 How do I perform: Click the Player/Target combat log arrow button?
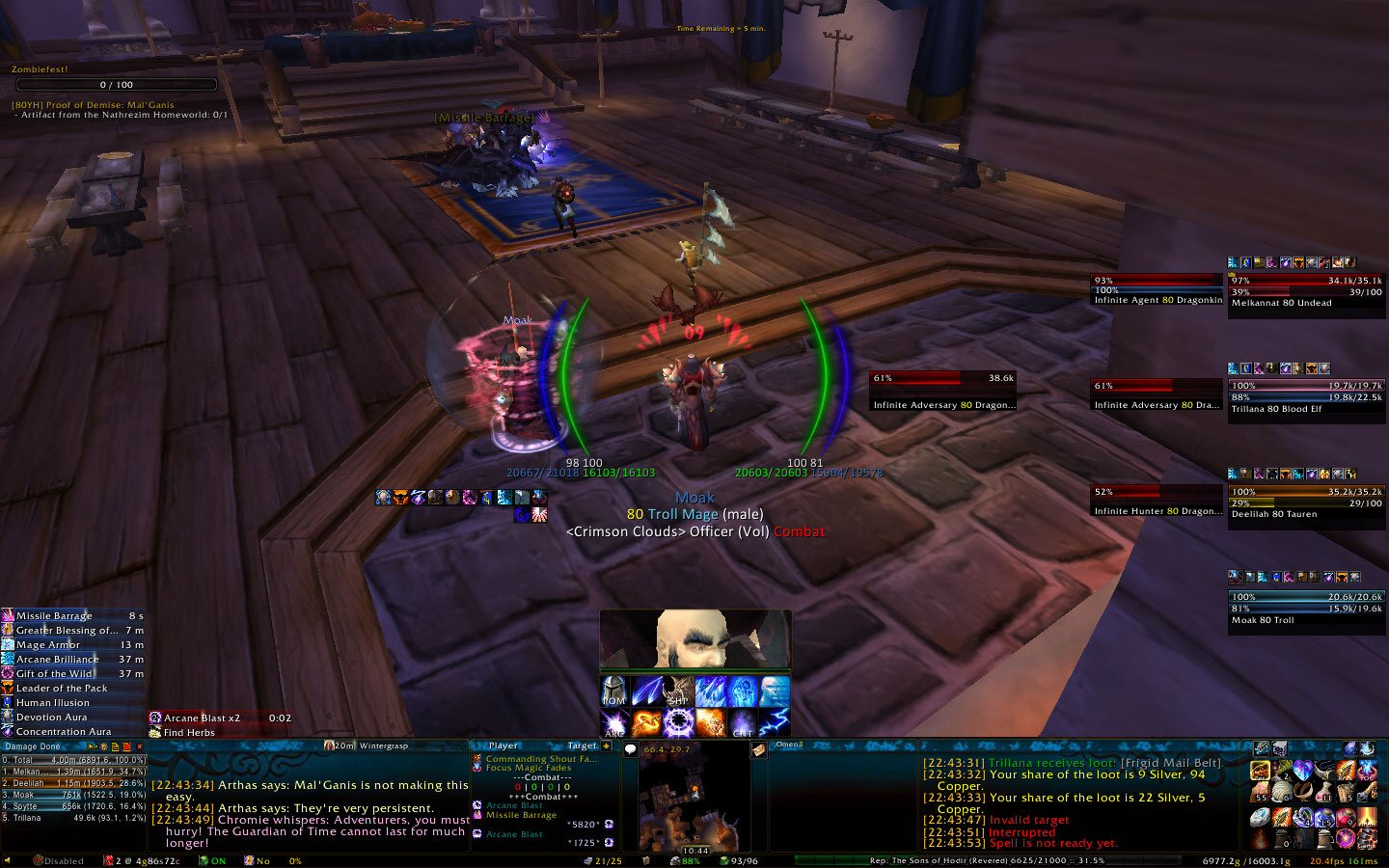[x=607, y=746]
